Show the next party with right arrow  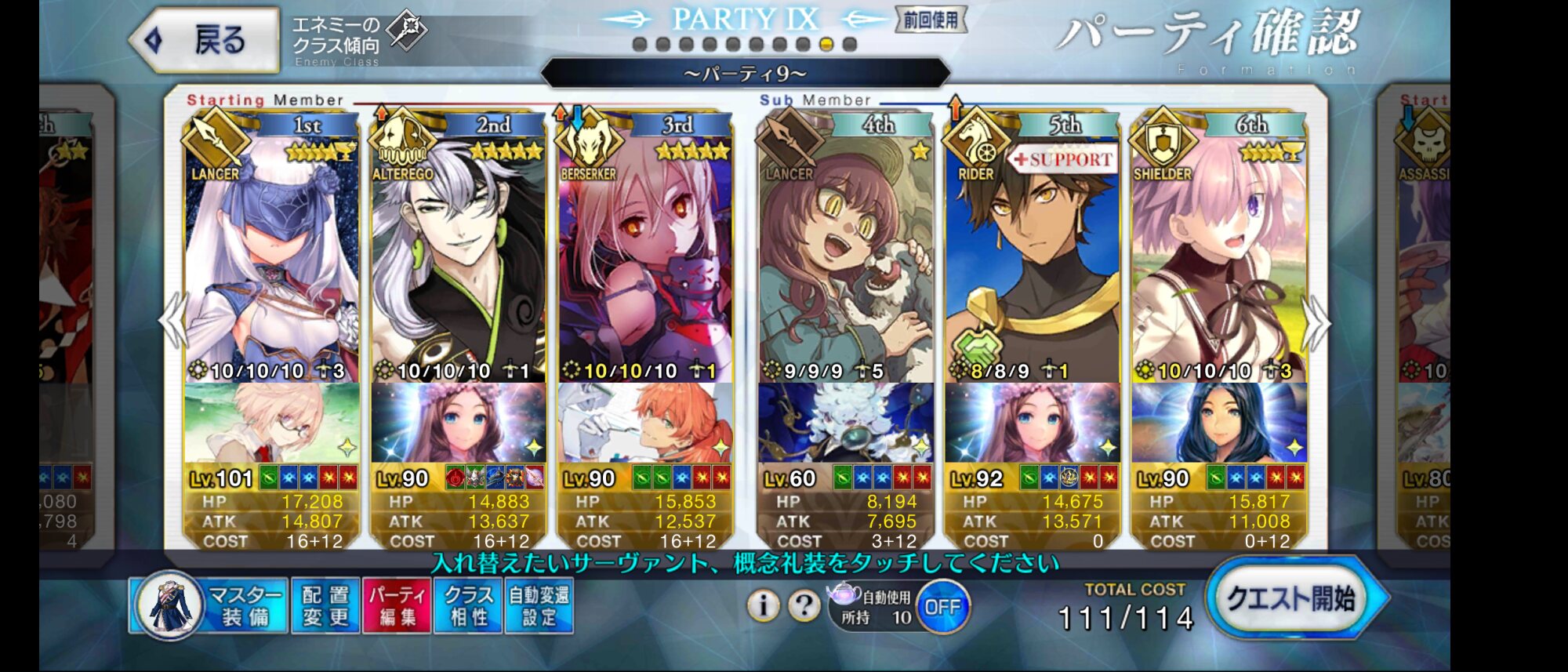click(1317, 322)
